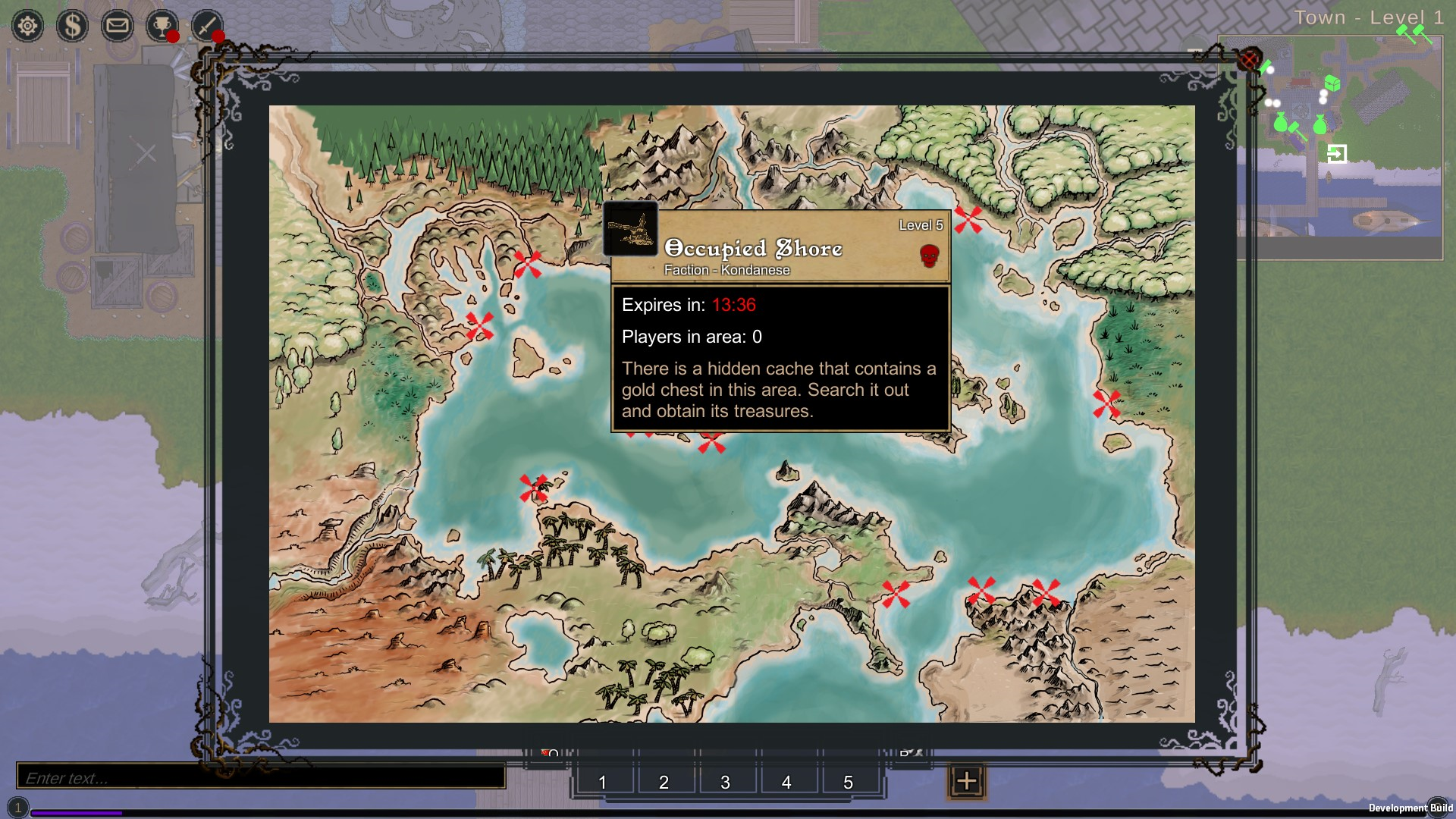Open the mail envelope icon
Image resolution: width=1456 pixels, height=819 pixels.
point(117,27)
